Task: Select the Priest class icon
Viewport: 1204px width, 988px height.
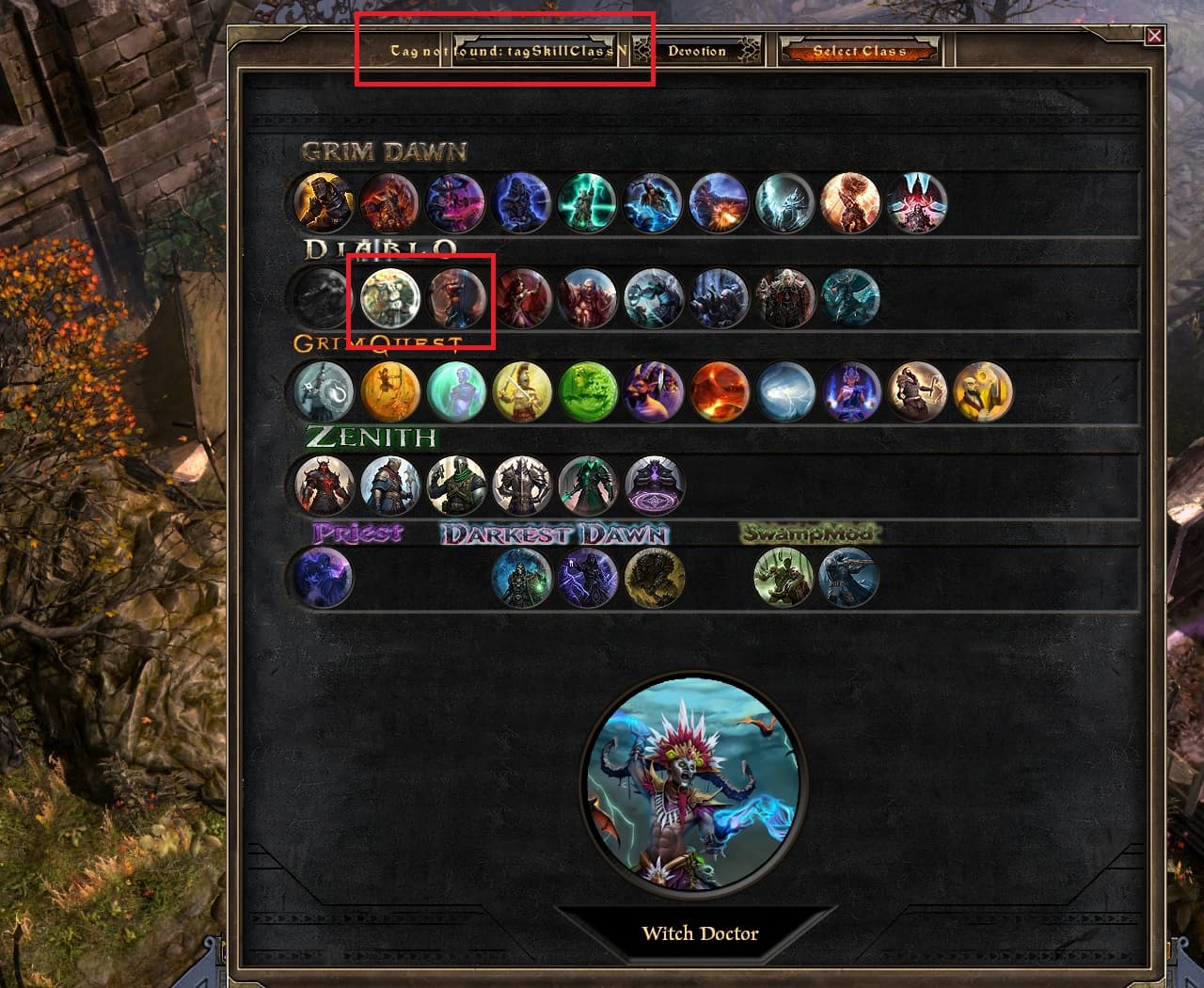Action: coord(323,577)
